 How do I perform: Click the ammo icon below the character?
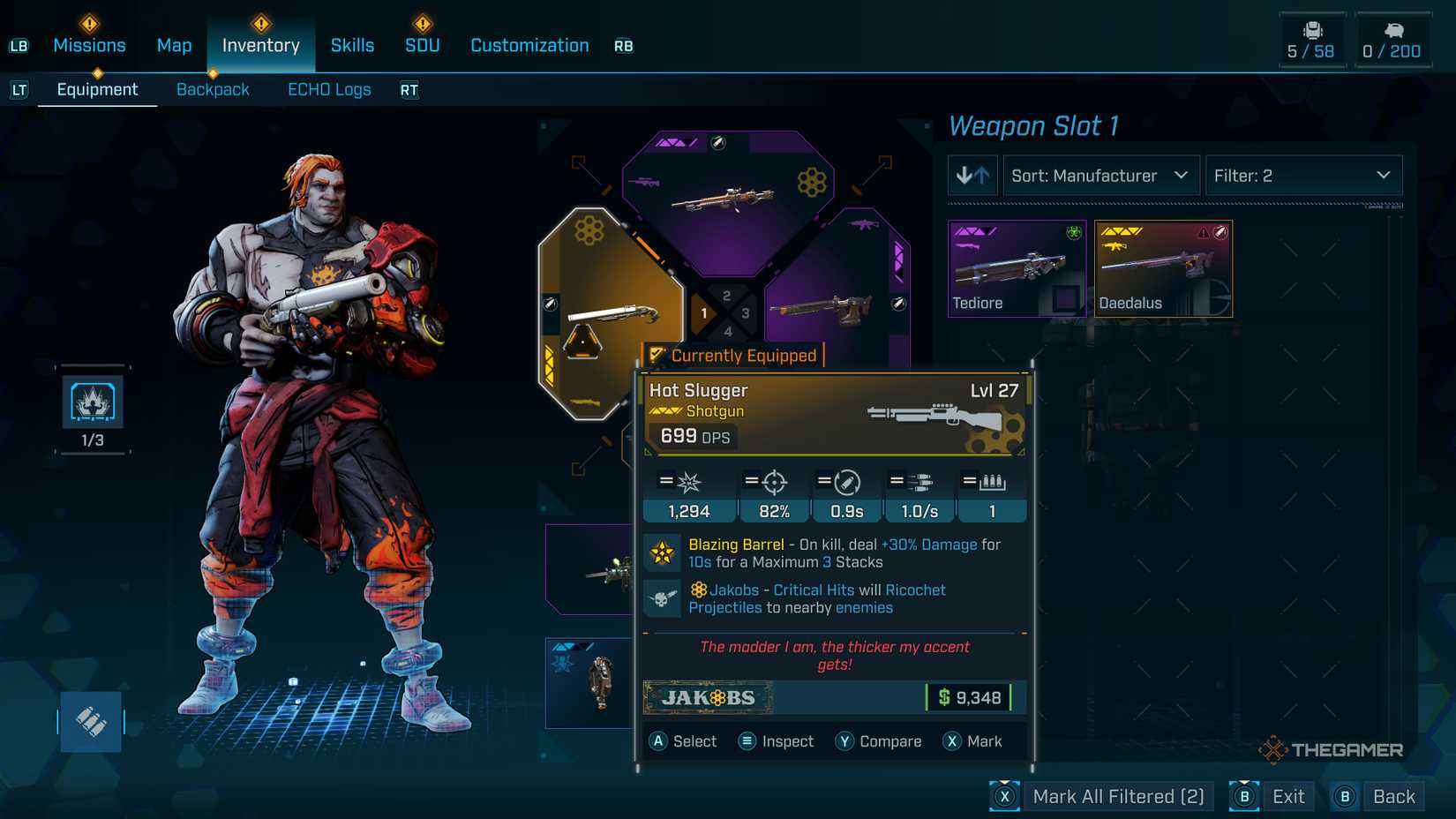click(x=91, y=722)
